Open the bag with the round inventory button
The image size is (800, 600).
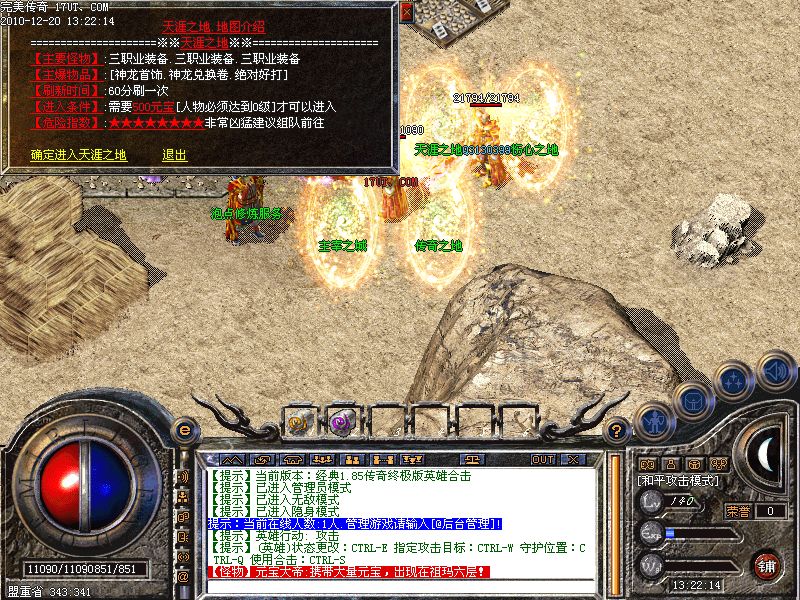[692, 399]
